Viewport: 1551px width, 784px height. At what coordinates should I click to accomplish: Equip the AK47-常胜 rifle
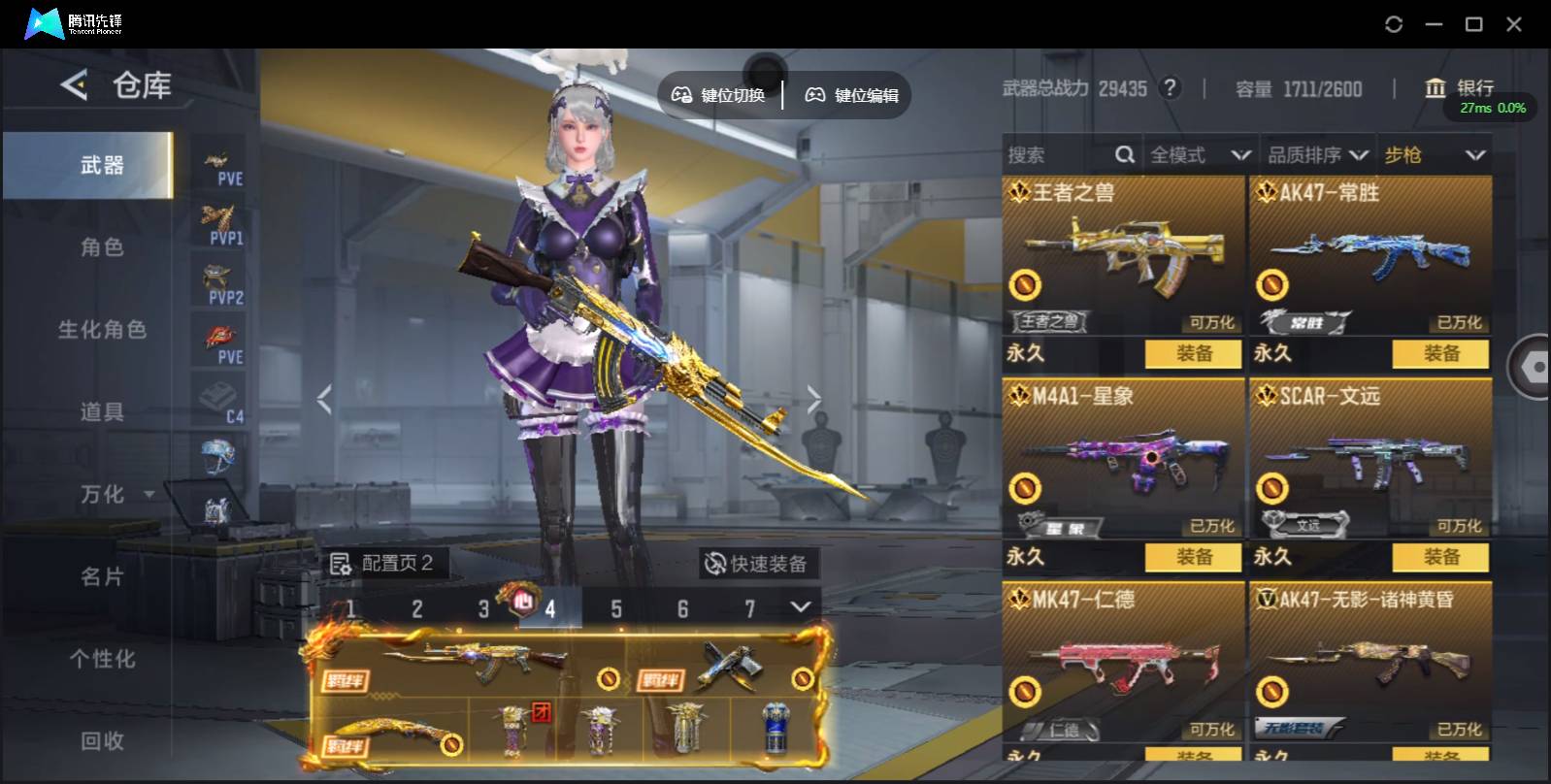click(x=1440, y=354)
